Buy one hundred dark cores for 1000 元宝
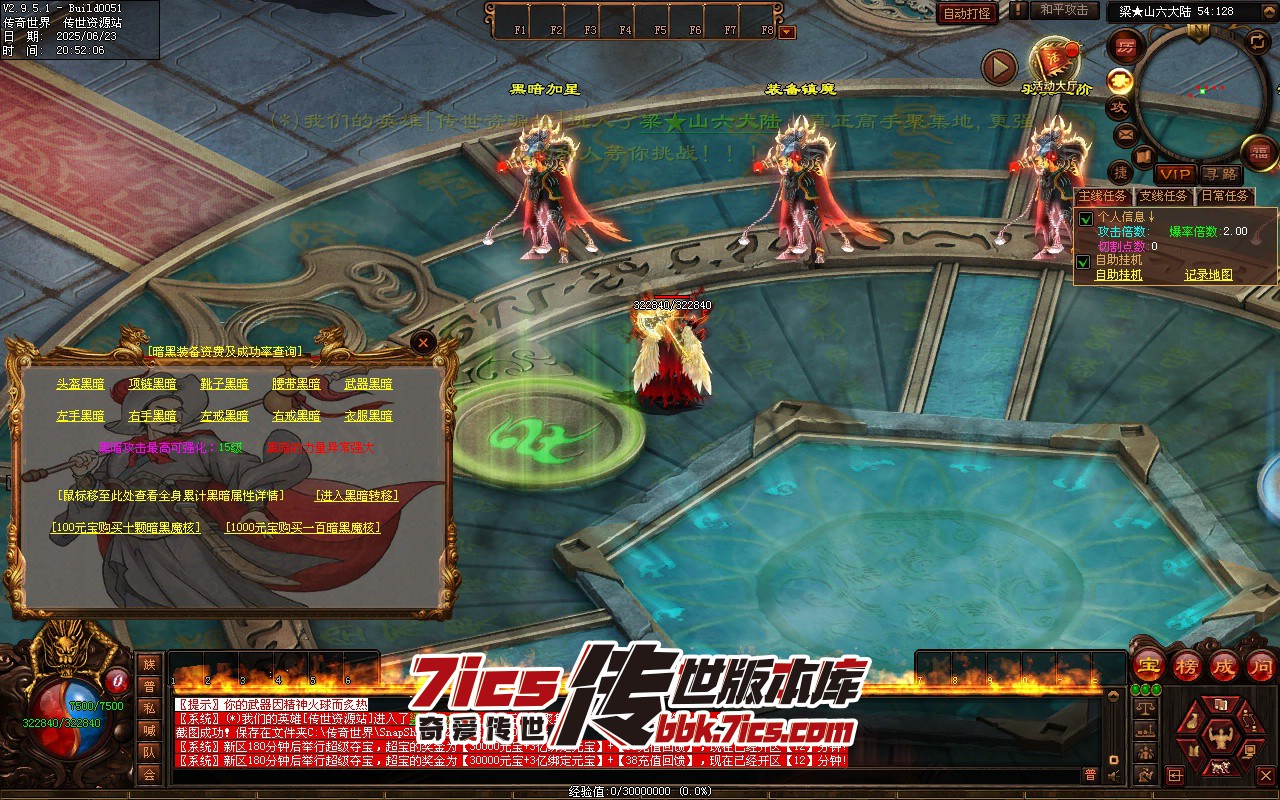 (303, 528)
